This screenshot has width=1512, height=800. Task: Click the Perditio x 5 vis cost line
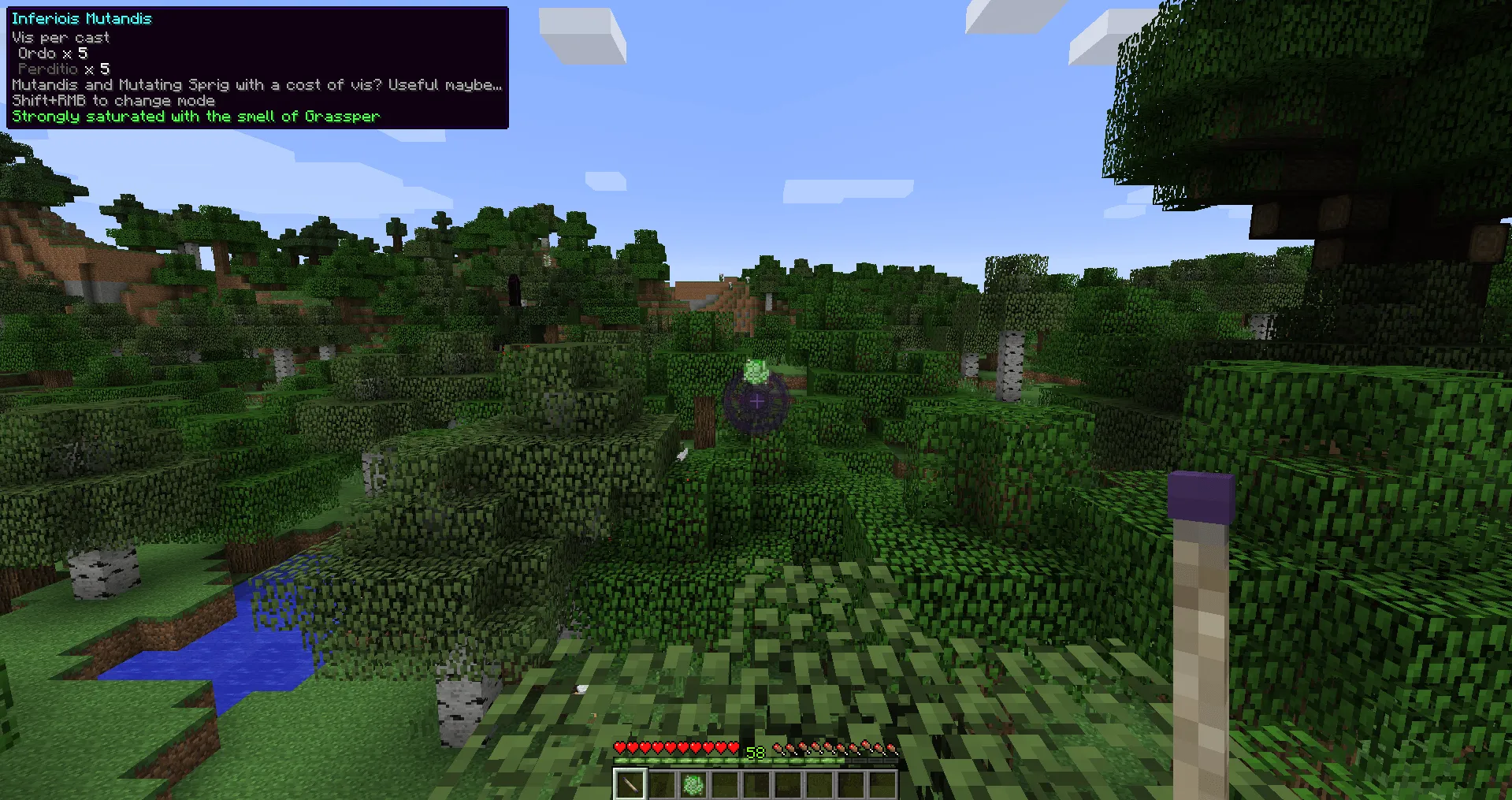63,69
